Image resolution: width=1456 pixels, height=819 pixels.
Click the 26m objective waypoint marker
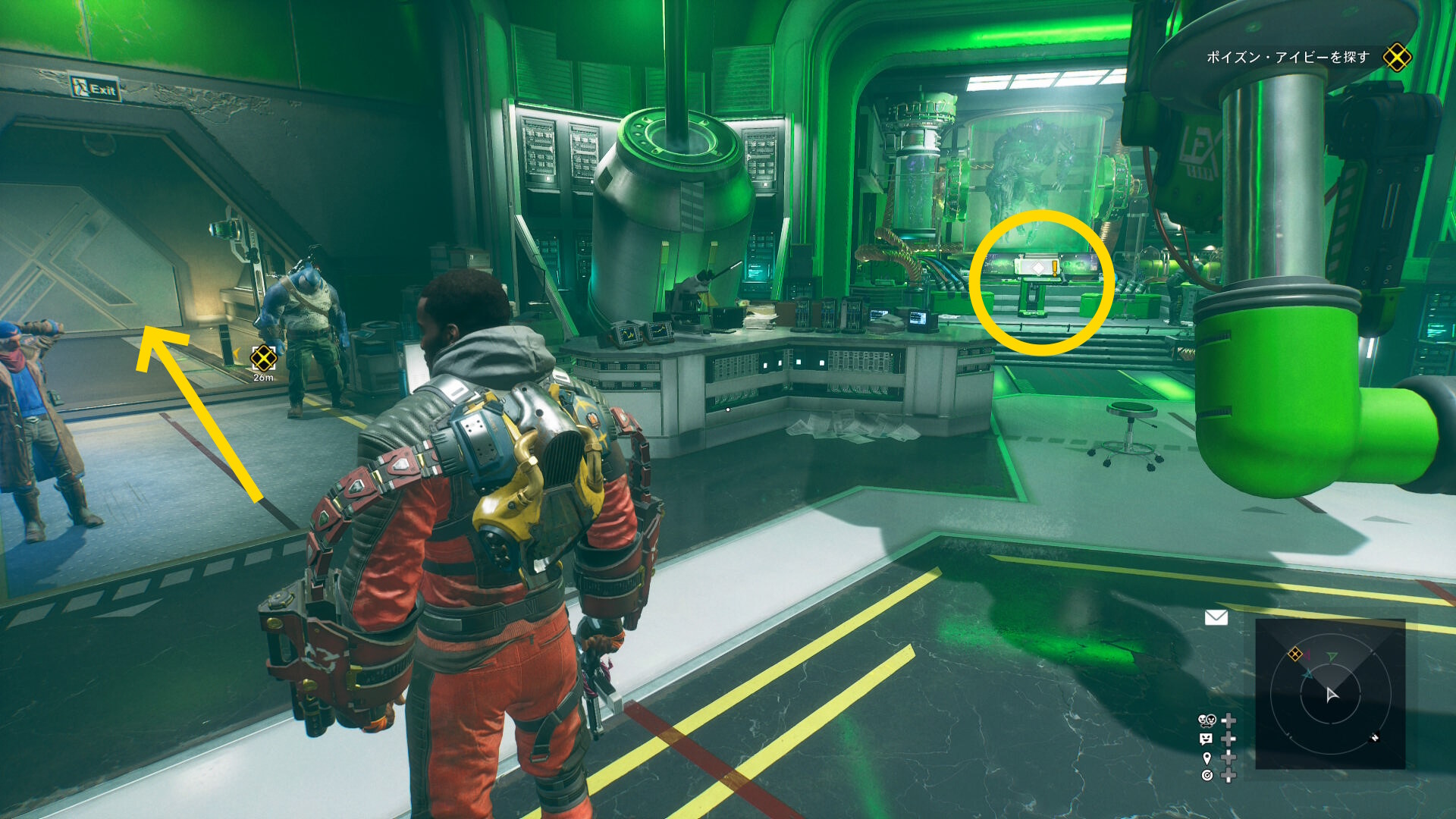pyautogui.click(x=263, y=358)
